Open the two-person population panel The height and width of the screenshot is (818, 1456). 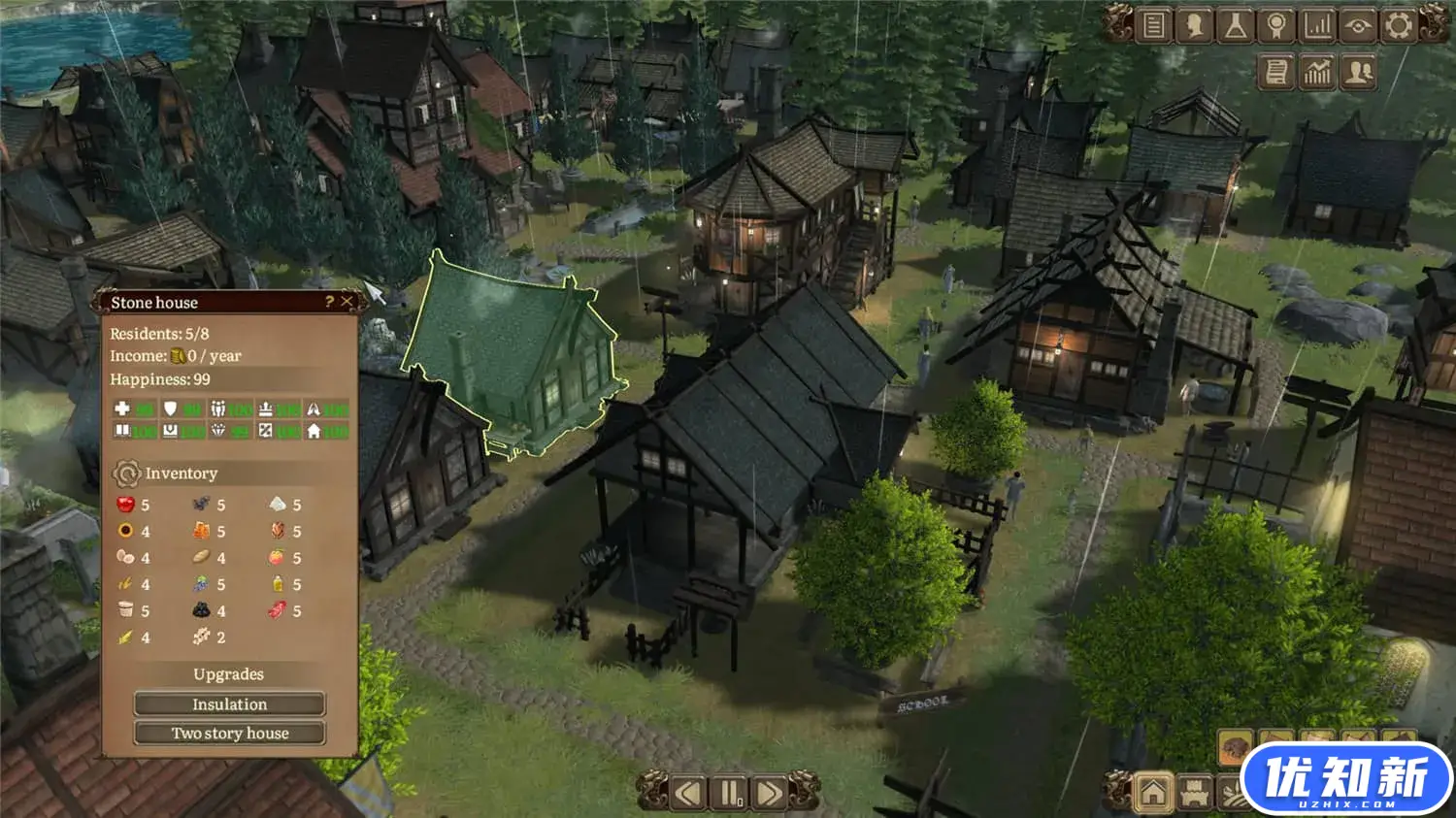[1359, 72]
